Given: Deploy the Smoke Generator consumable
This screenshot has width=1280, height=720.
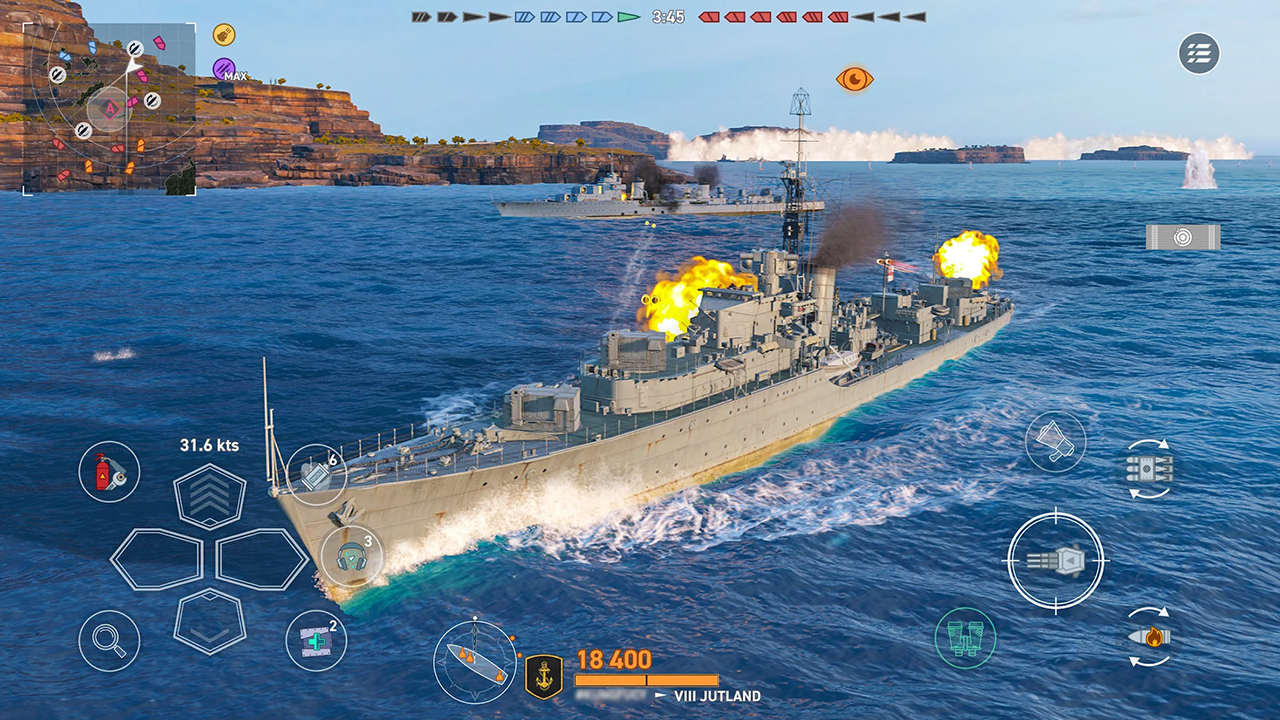Looking at the screenshot, I should 316,475.
